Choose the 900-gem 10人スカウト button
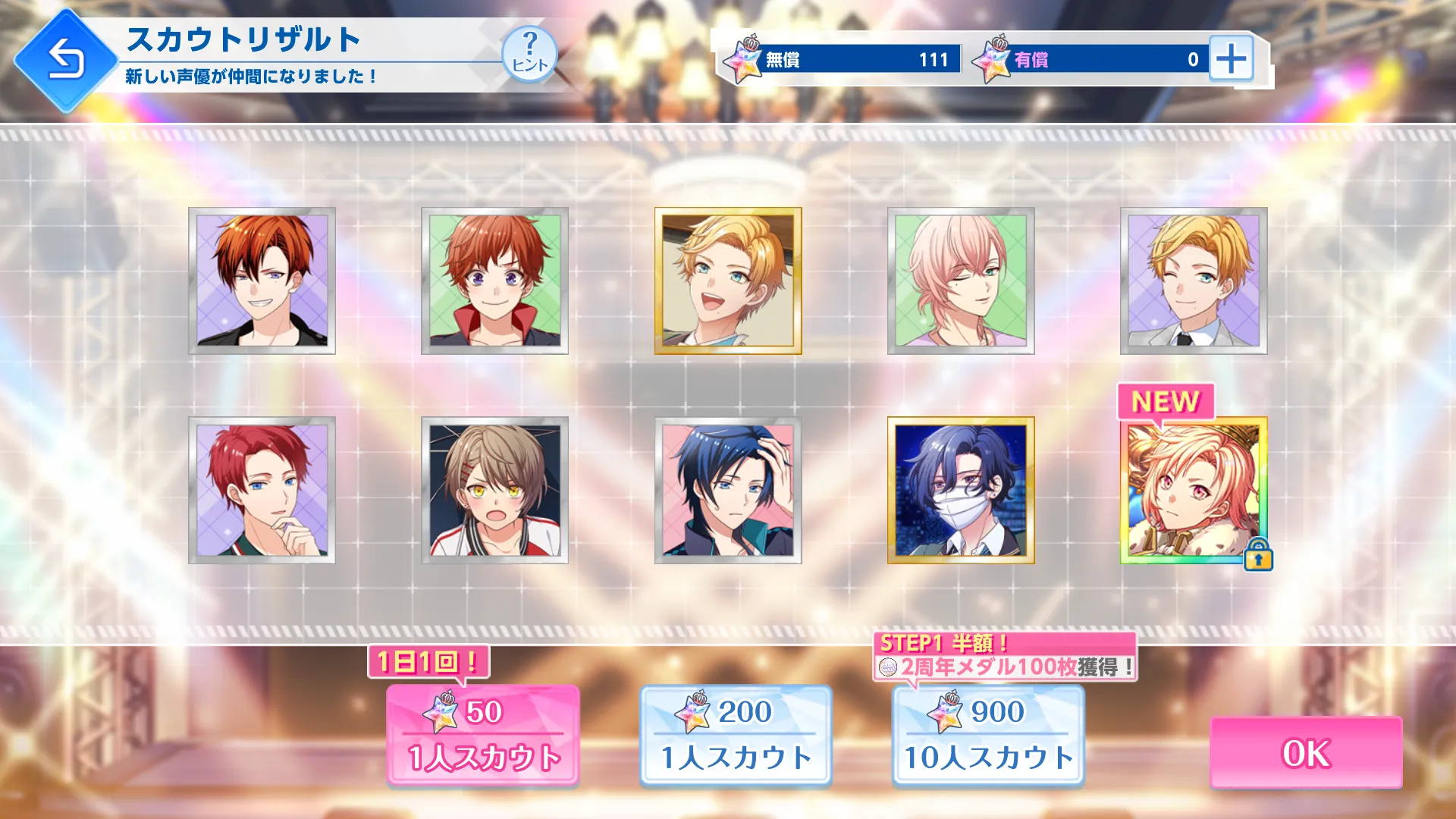 [x=988, y=735]
